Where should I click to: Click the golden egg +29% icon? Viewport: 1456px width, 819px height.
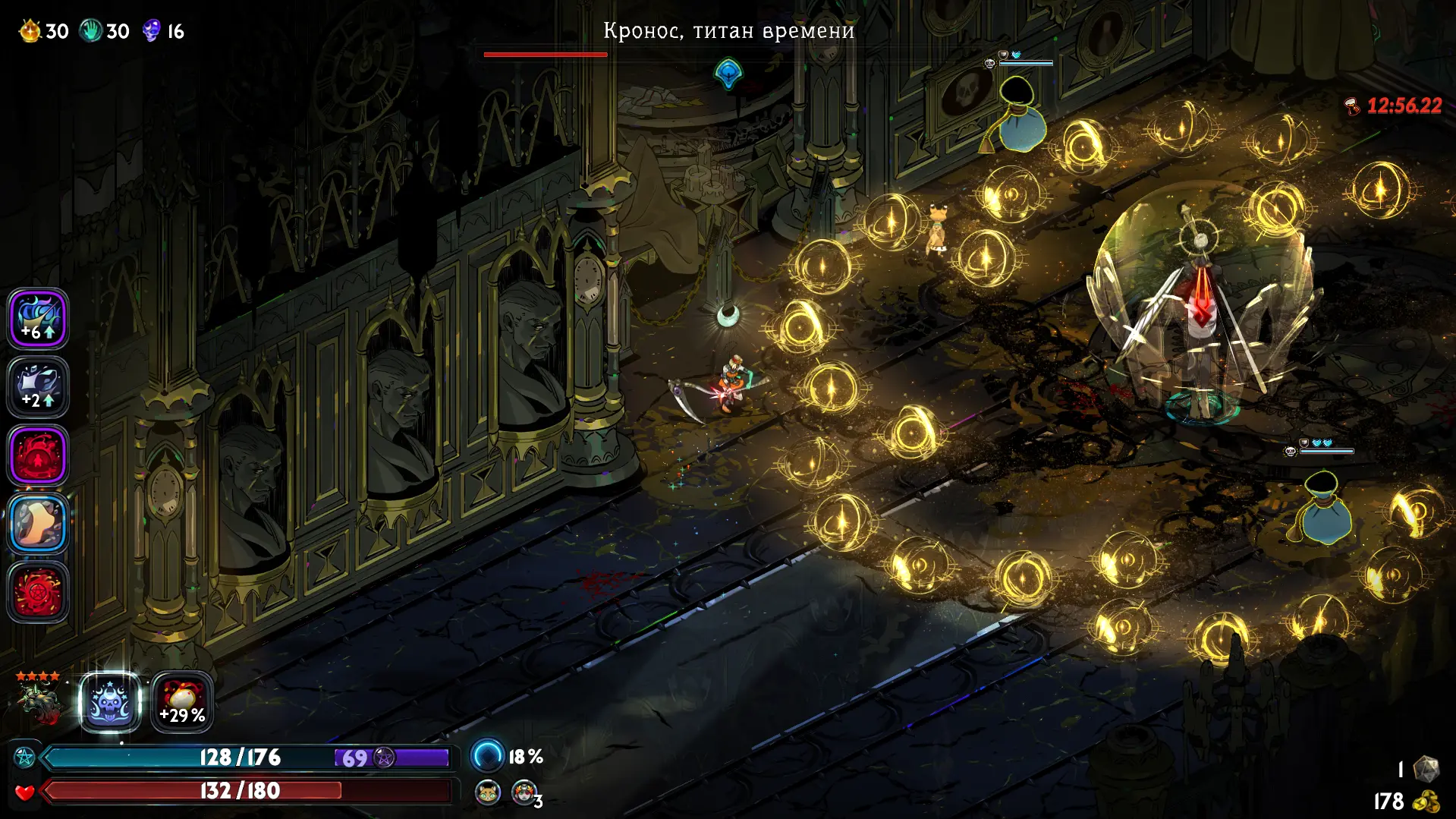coord(182,703)
